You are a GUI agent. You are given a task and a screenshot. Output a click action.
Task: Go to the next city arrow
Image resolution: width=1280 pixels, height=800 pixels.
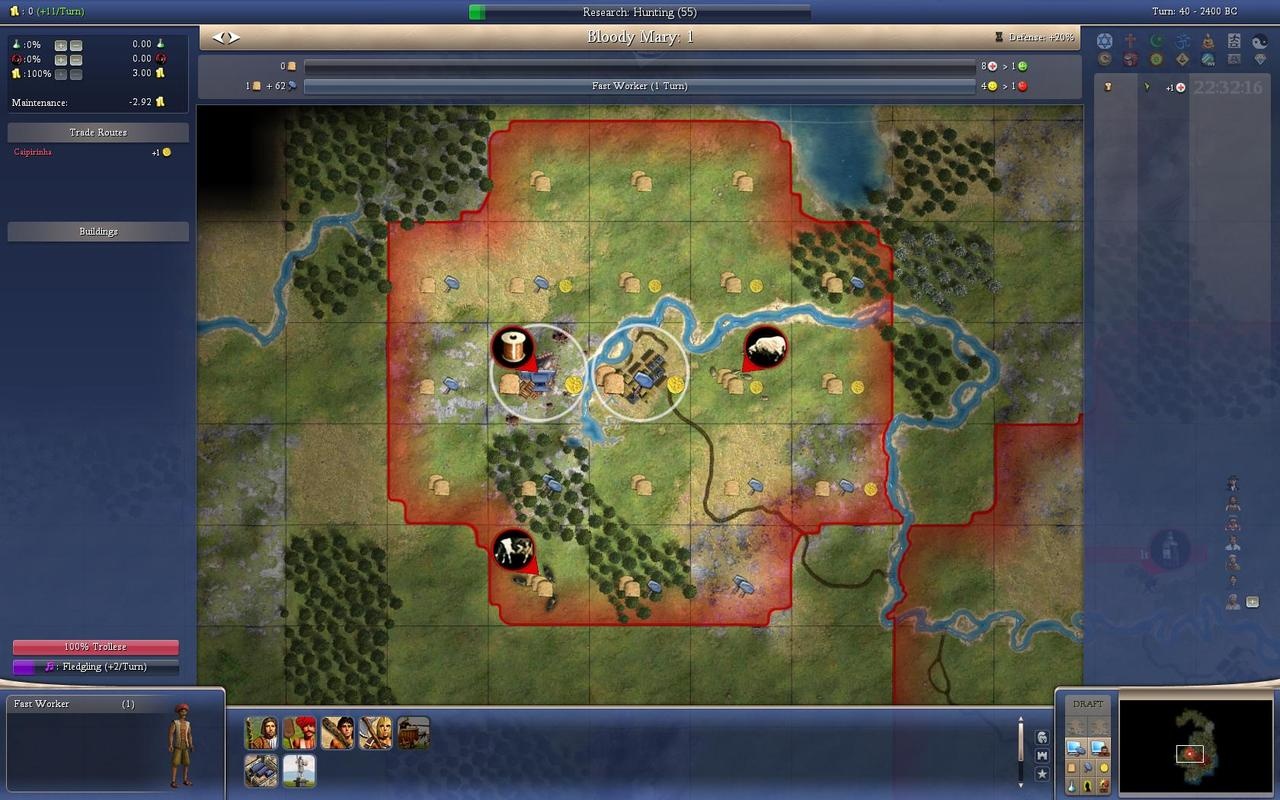(x=234, y=38)
